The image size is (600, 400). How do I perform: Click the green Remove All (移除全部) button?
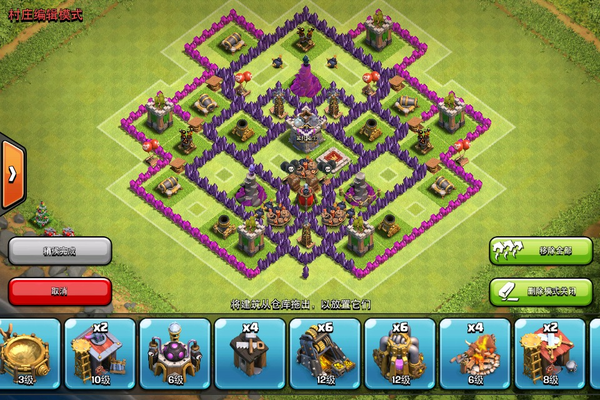[540, 249]
